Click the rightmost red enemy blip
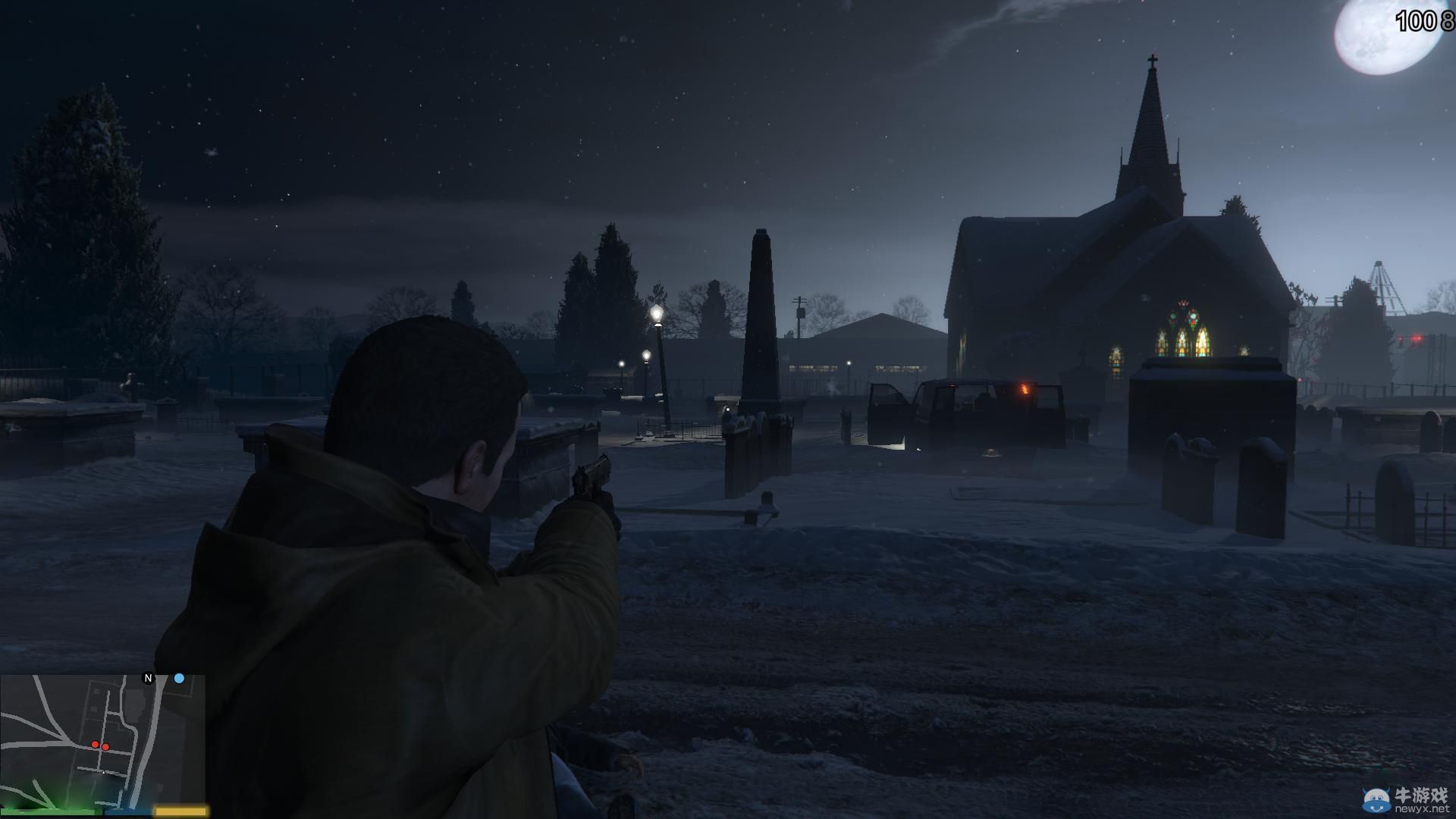Screen dimensions: 1456x819 pos(105,748)
